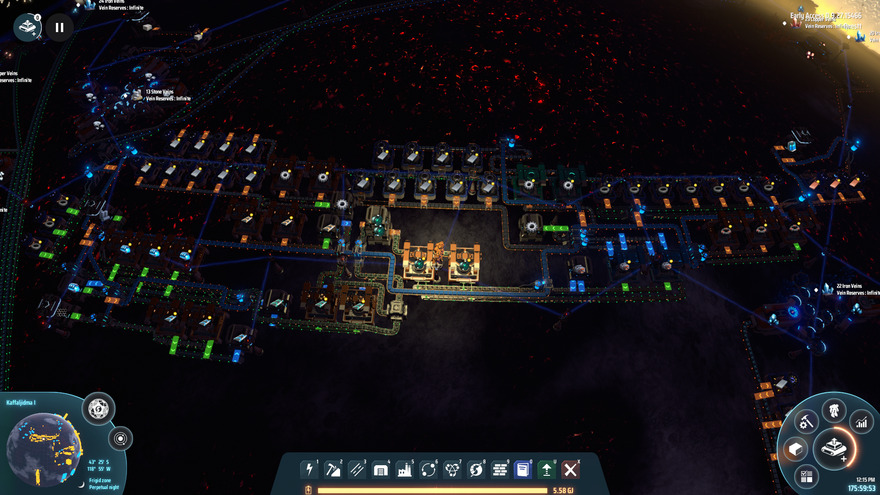Open the foundation brick build category
The width and height of the screenshot is (880, 495).
[x=500, y=469]
